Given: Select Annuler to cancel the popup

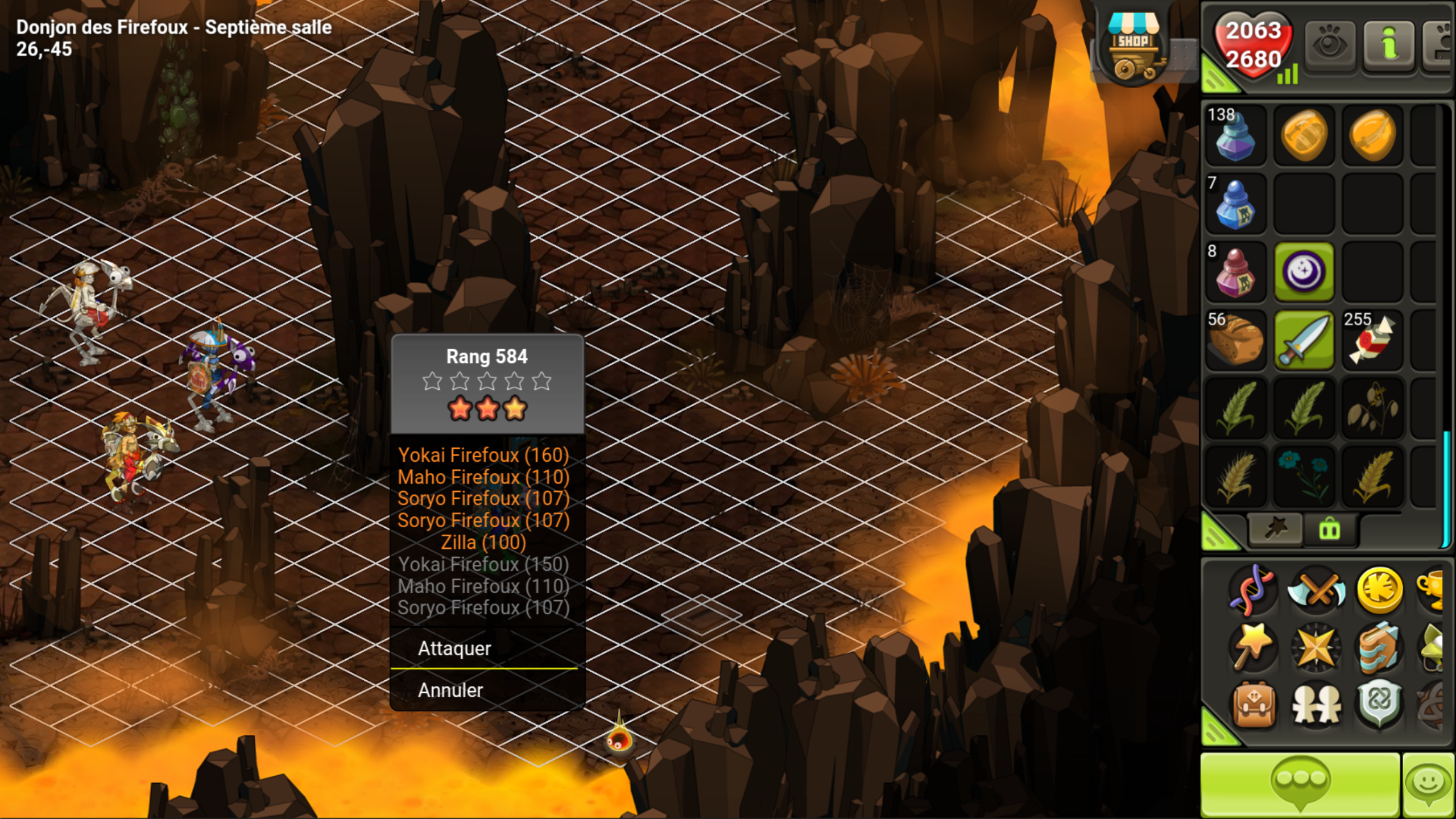Looking at the screenshot, I should pos(450,690).
